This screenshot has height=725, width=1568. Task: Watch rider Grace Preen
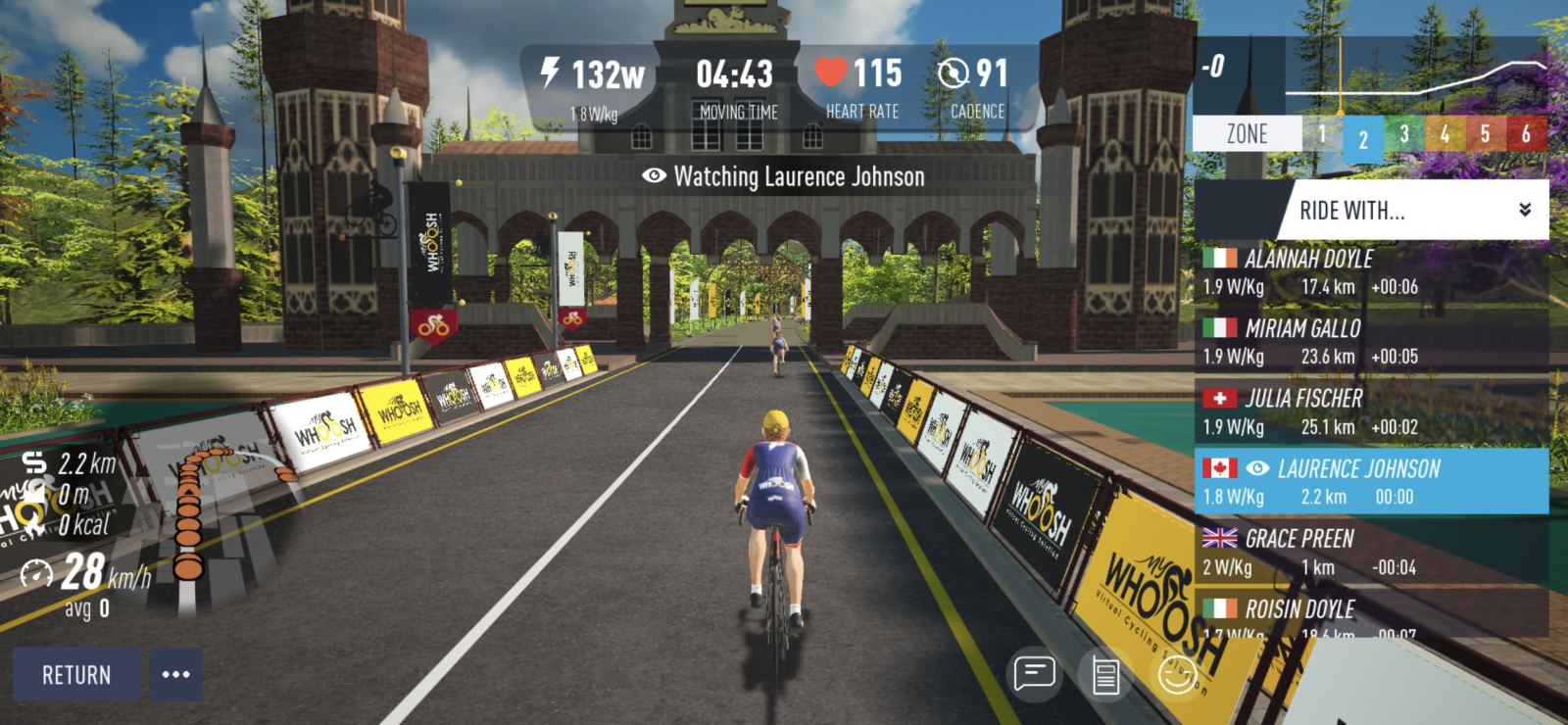click(x=1372, y=553)
